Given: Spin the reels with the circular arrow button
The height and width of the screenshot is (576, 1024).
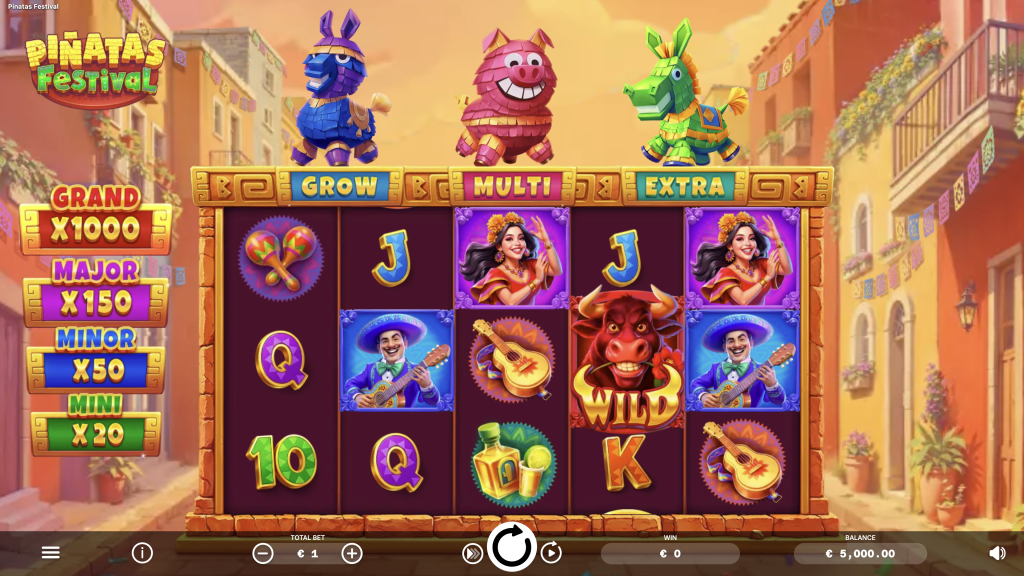Looking at the screenshot, I should [512, 548].
